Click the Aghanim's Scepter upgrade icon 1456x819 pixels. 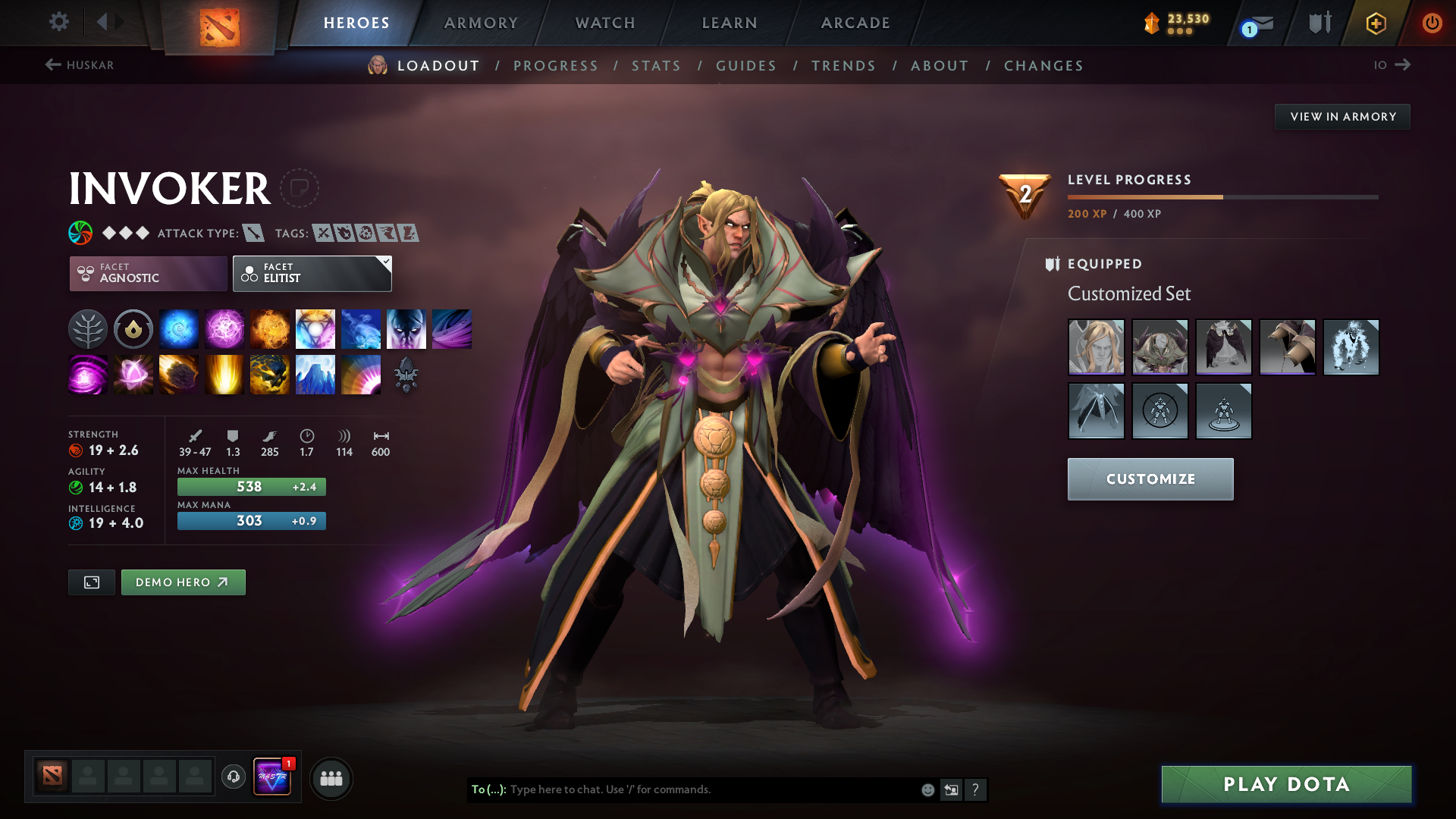tap(406, 374)
